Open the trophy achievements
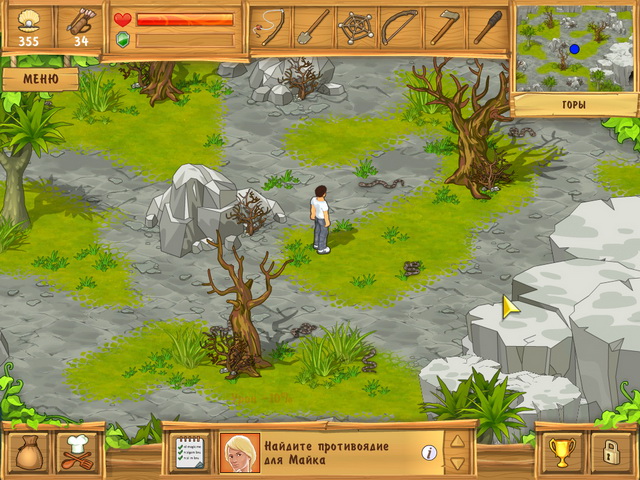Screen dimensions: 640x480 tap(561, 453)
